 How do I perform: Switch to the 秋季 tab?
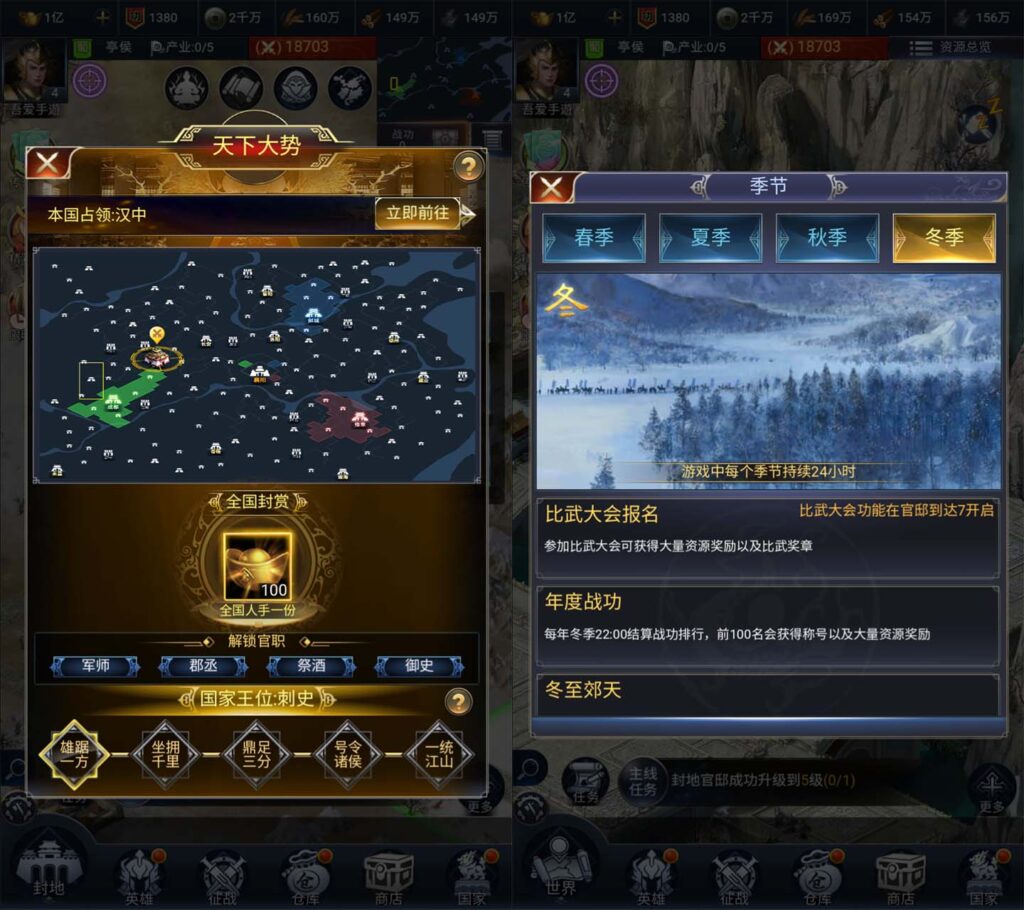point(827,238)
